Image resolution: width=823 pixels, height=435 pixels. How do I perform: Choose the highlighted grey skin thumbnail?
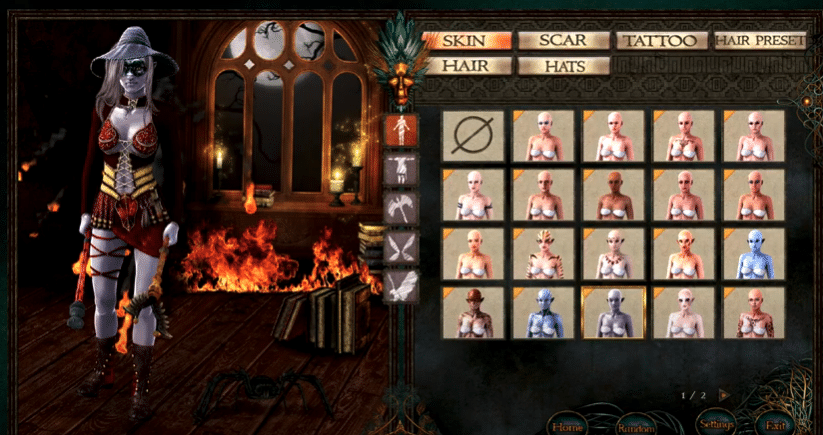tap(614, 313)
